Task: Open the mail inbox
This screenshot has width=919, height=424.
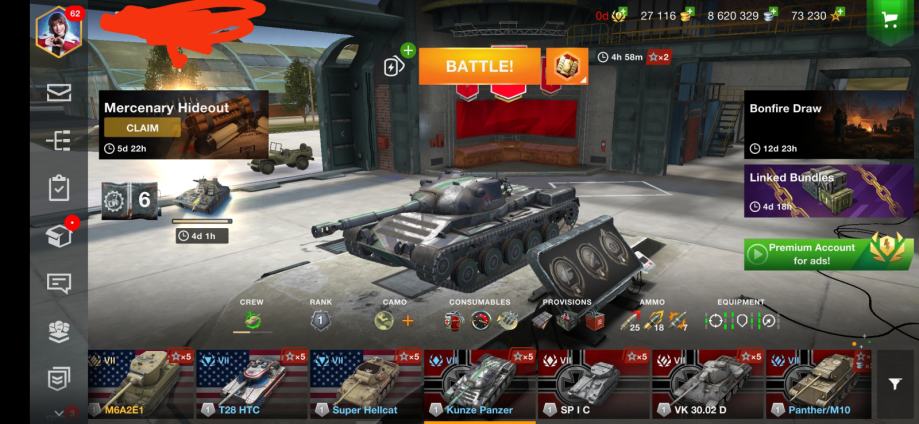Action: pos(59,93)
